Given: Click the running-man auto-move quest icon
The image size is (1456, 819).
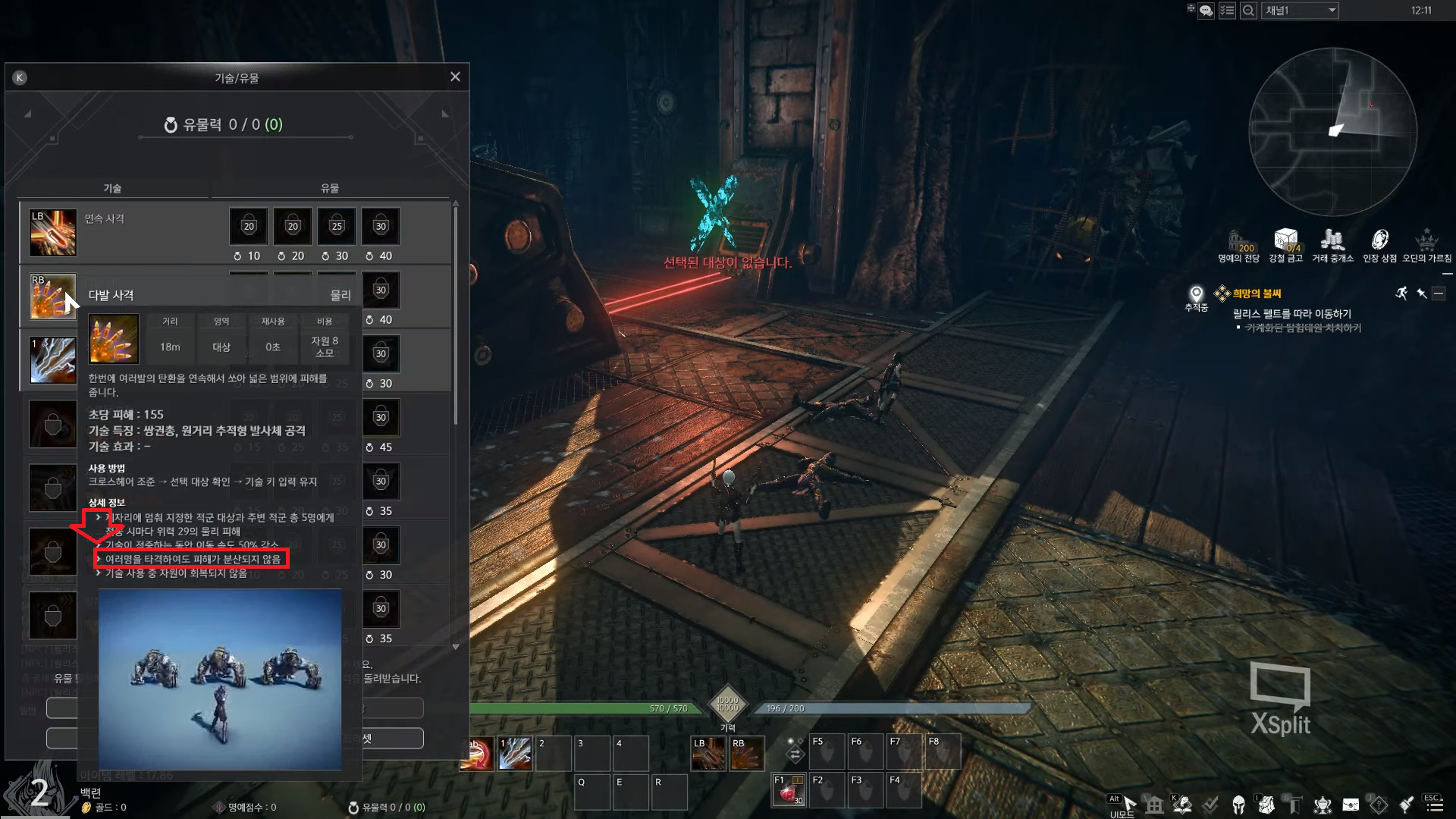Looking at the screenshot, I should point(1401,293).
